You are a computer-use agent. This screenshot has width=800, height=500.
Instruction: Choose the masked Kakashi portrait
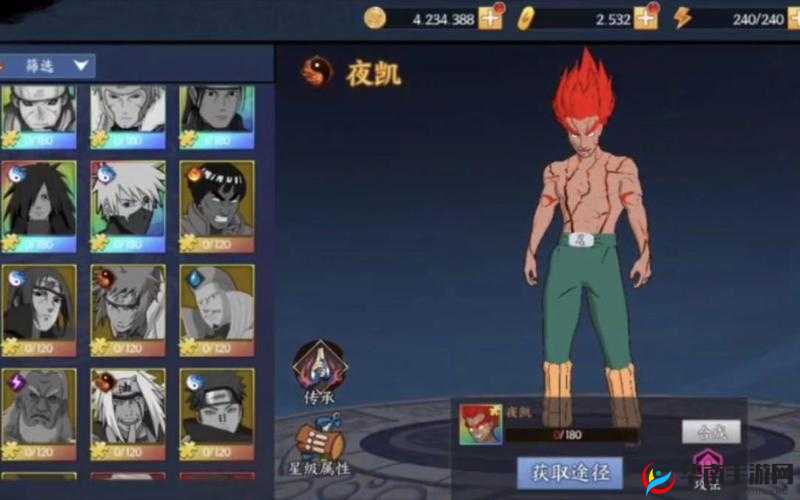128,202
